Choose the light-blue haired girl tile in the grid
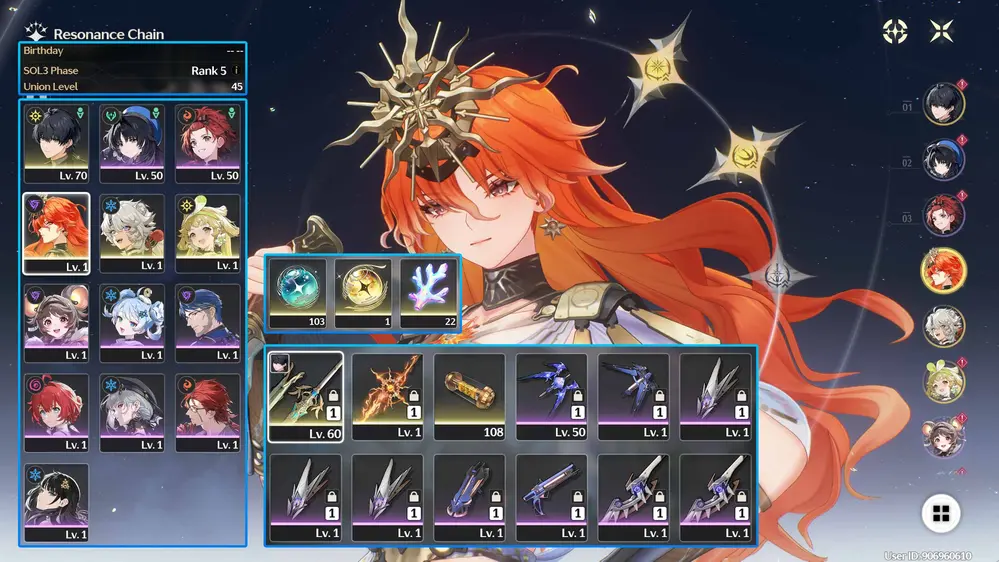This screenshot has height=562, width=999. tap(132, 322)
